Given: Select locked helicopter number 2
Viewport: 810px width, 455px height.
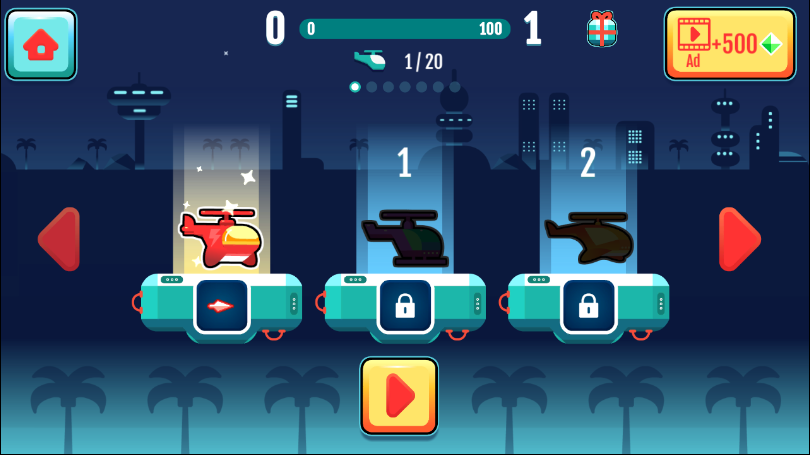Looking at the screenshot, I should tap(589, 238).
